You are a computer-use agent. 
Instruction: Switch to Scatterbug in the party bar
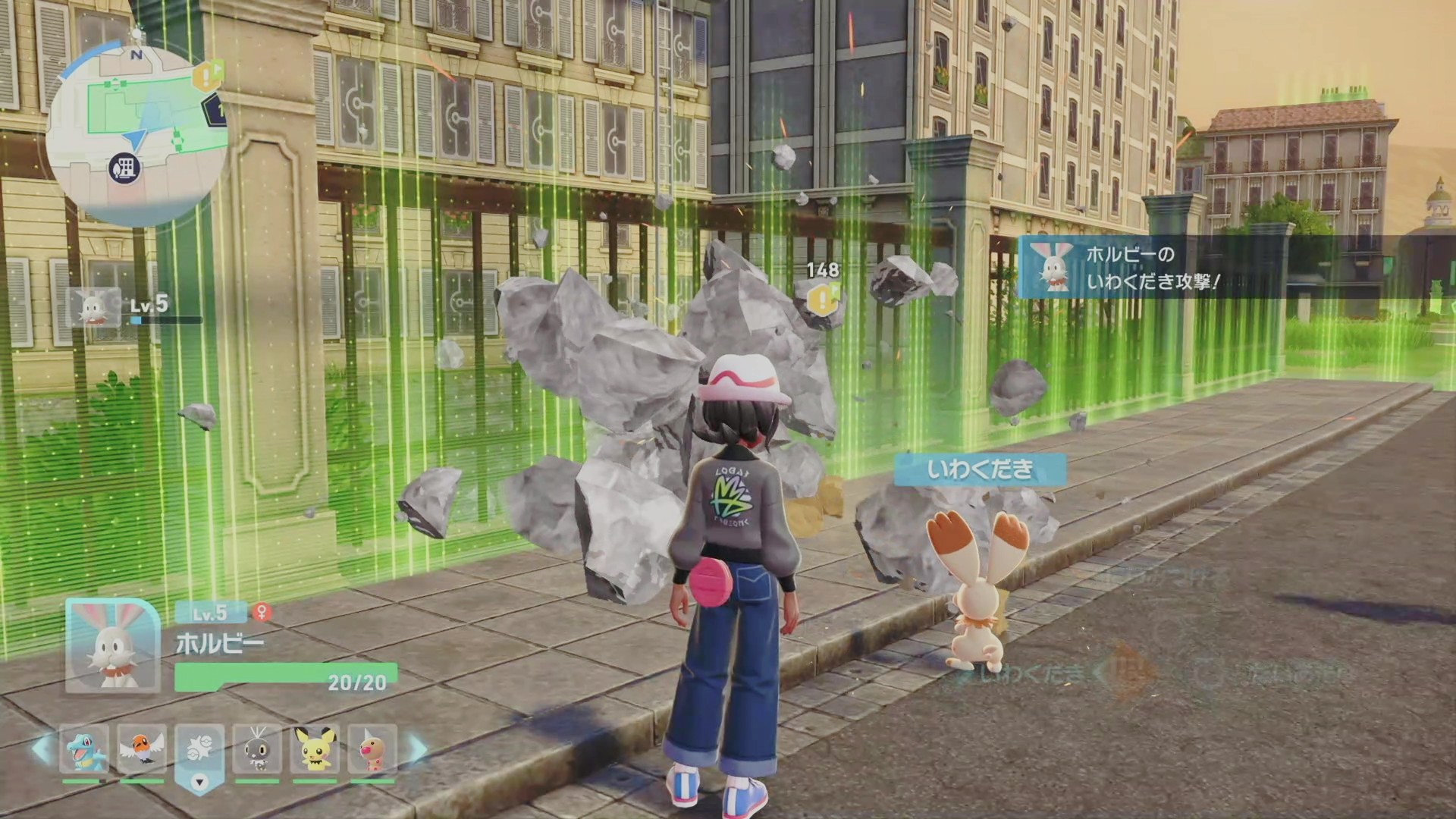[x=257, y=748]
